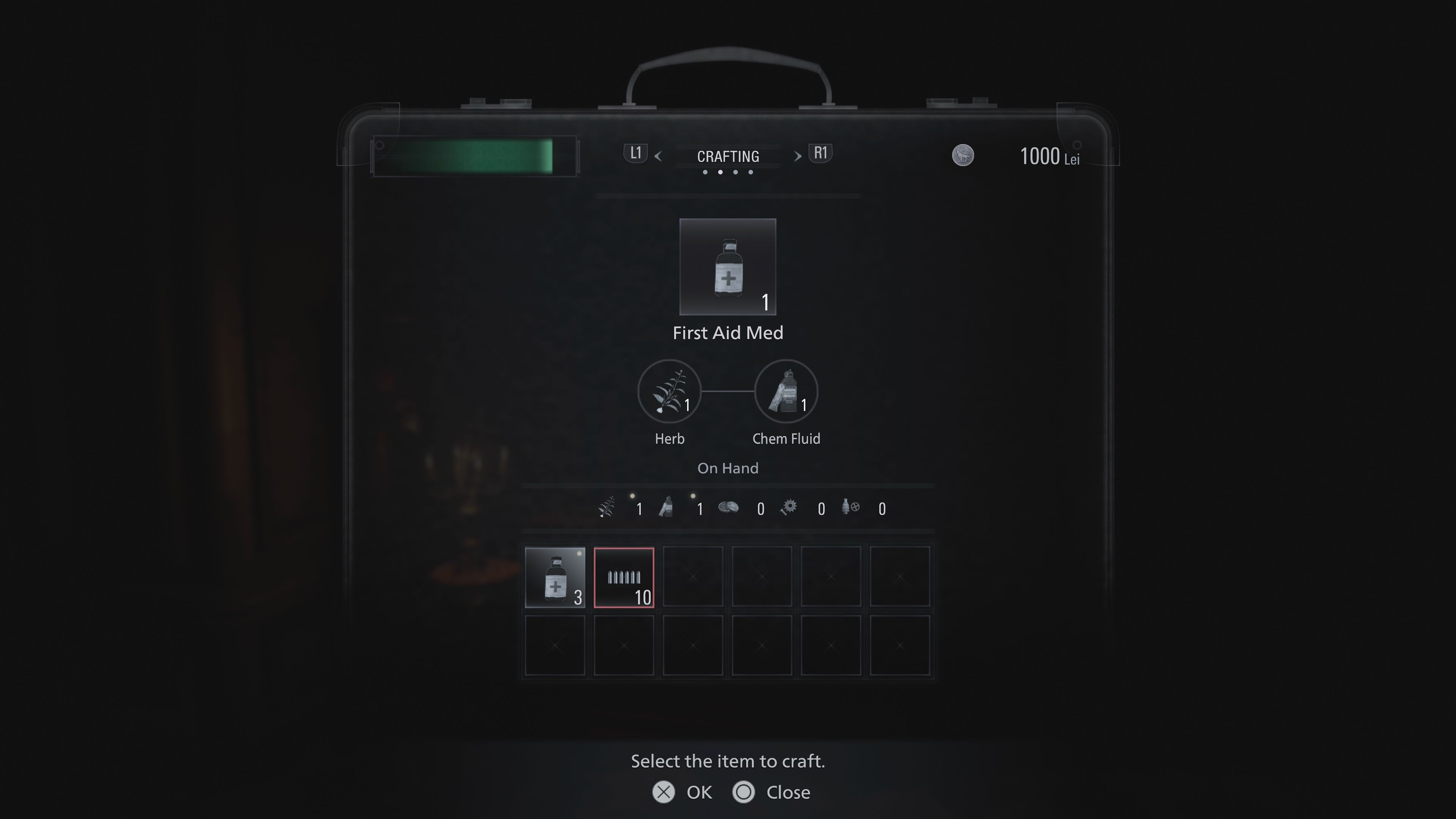Viewport: 1456px width, 819px height.
Task: Select the First Aid Med stack in inventory
Action: (x=555, y=577)
